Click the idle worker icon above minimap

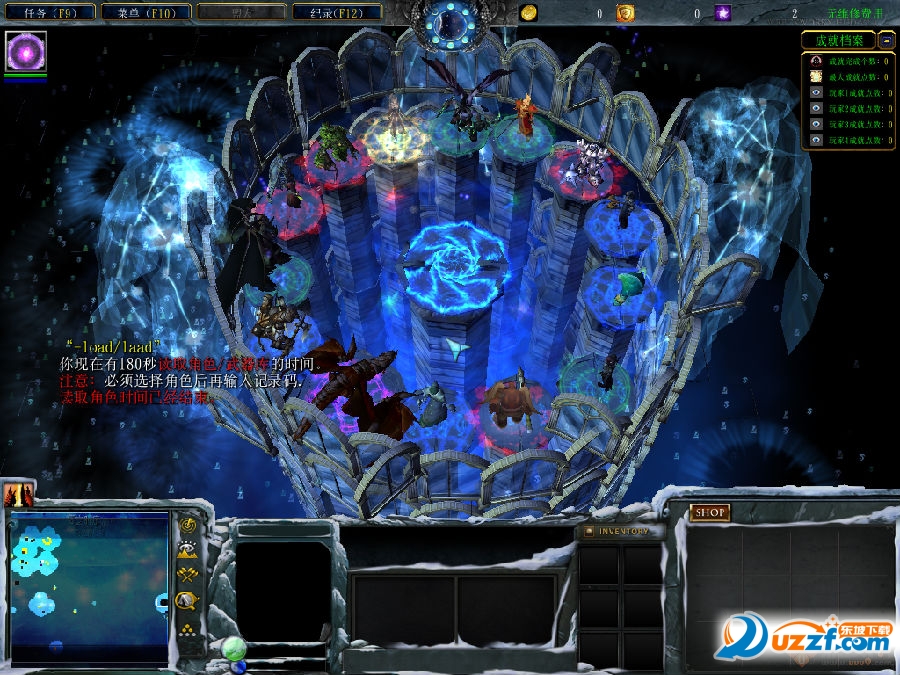(x=19, y=494)
